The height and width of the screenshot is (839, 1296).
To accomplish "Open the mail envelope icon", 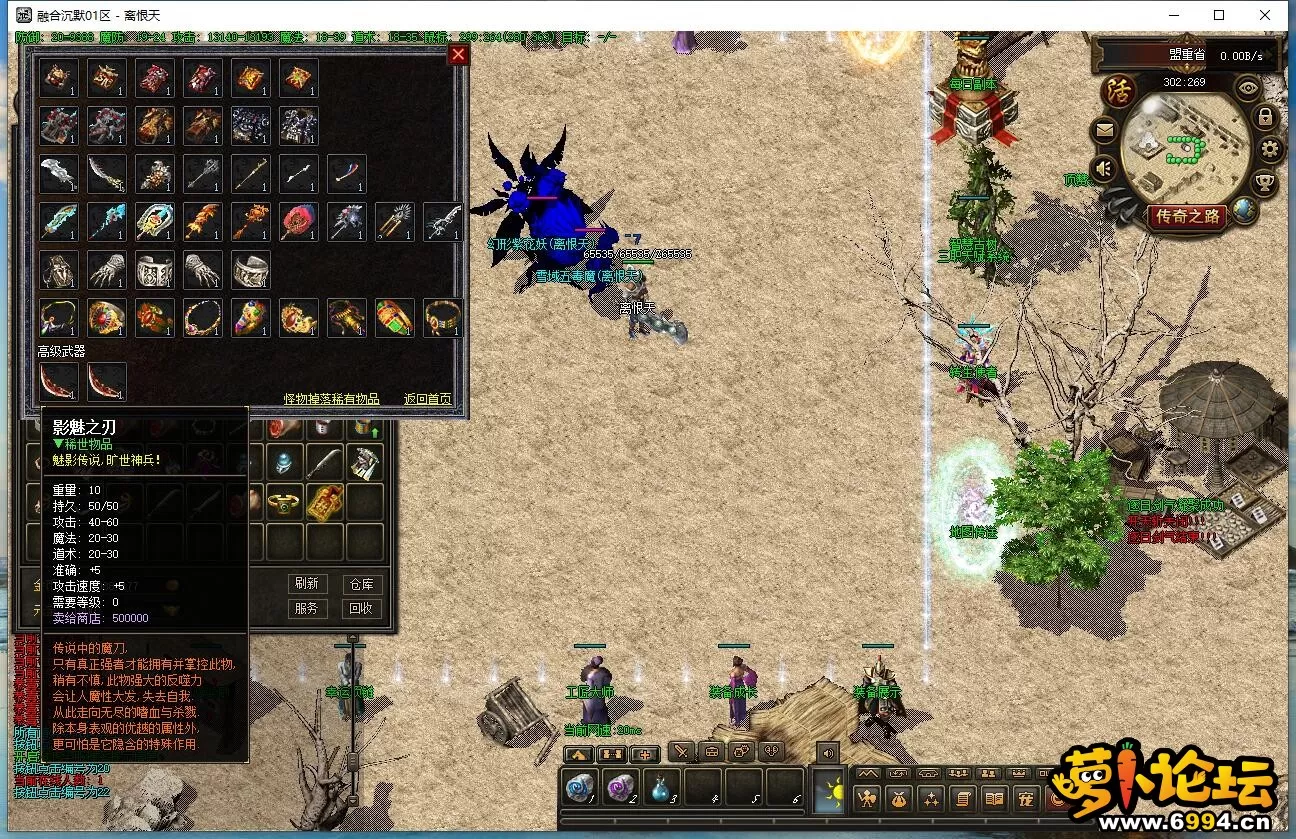I will coord(1105,129).
